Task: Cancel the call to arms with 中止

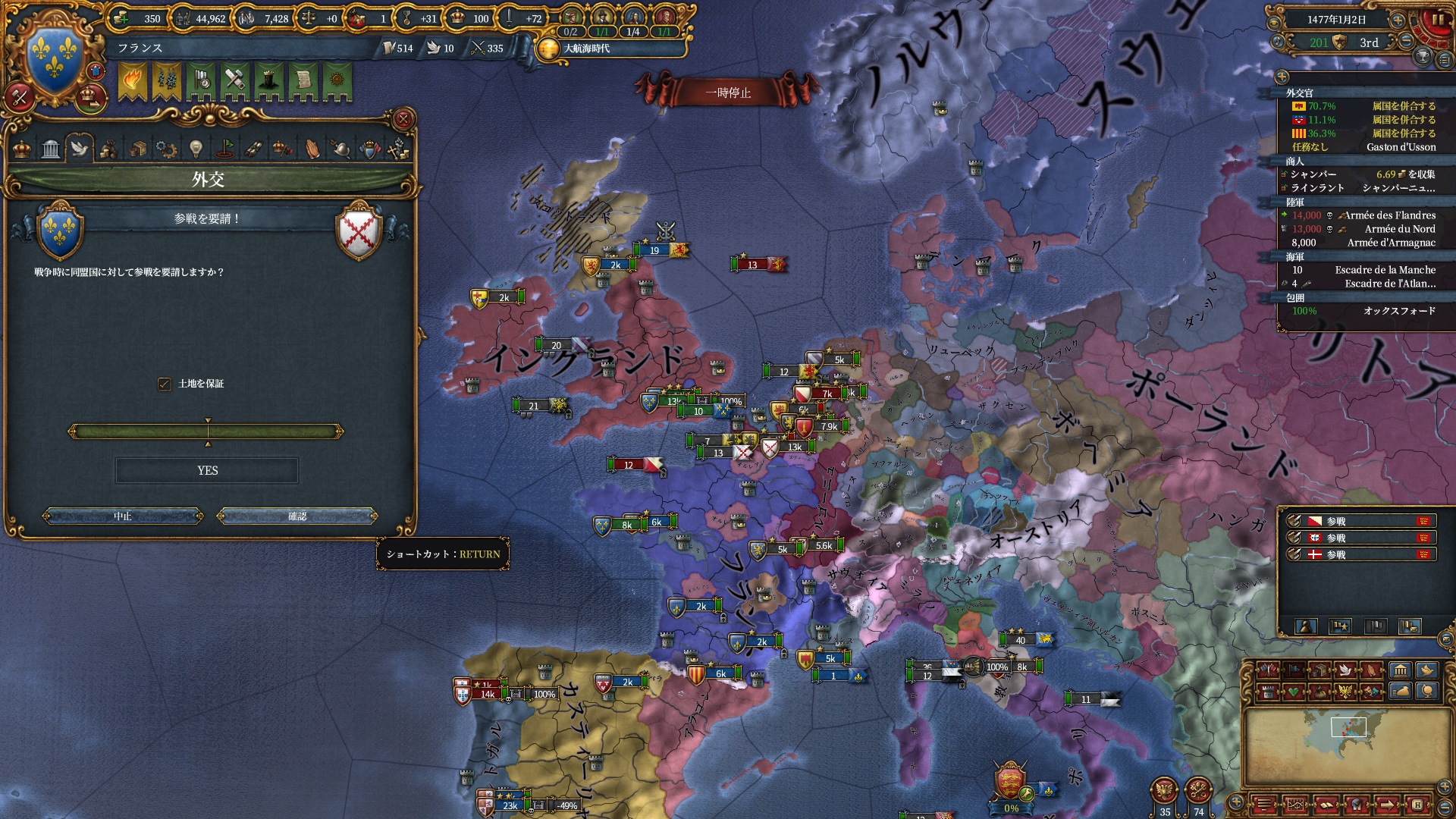Action: coord(123,516)
